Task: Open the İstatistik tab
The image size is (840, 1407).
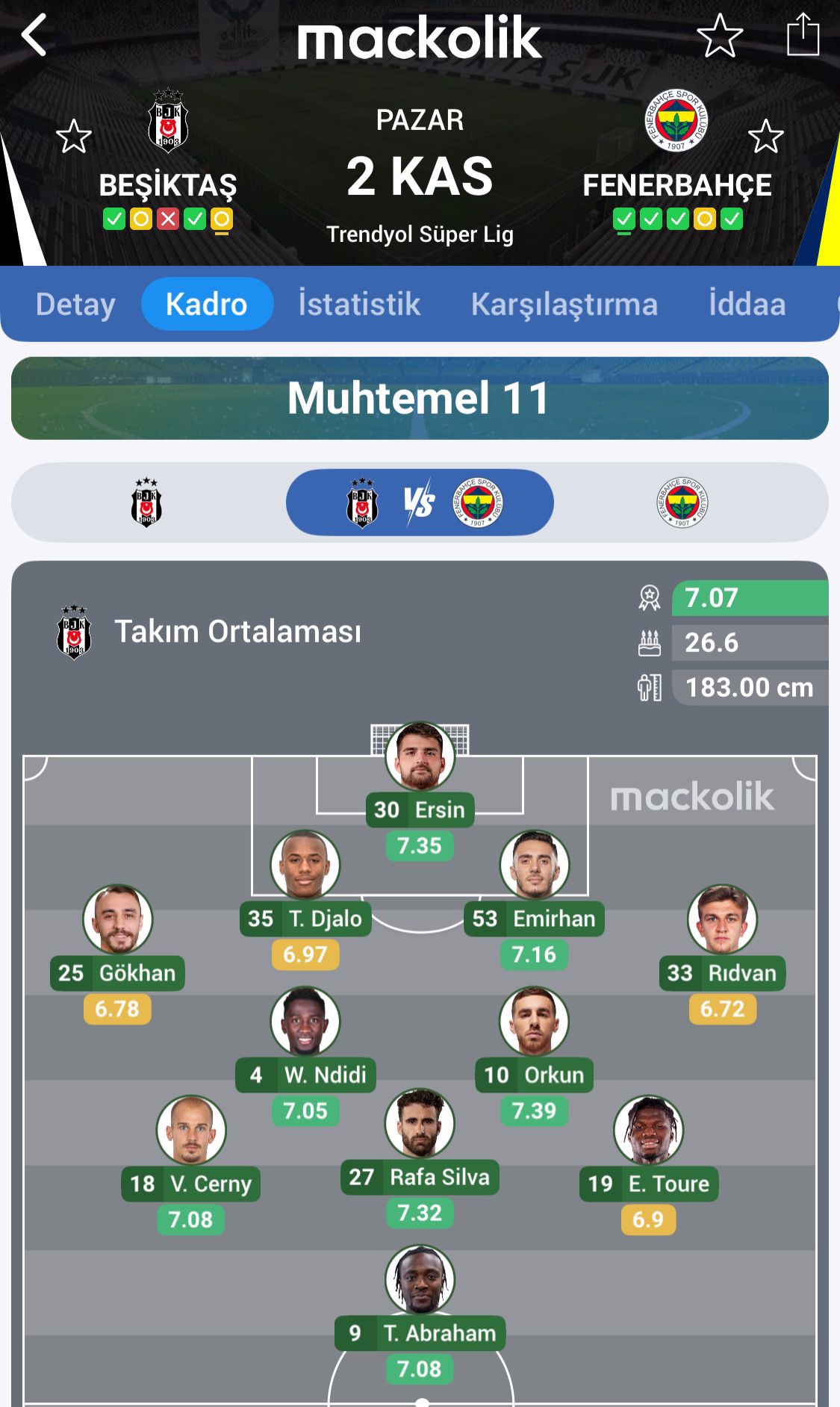Action: (359, 304)
